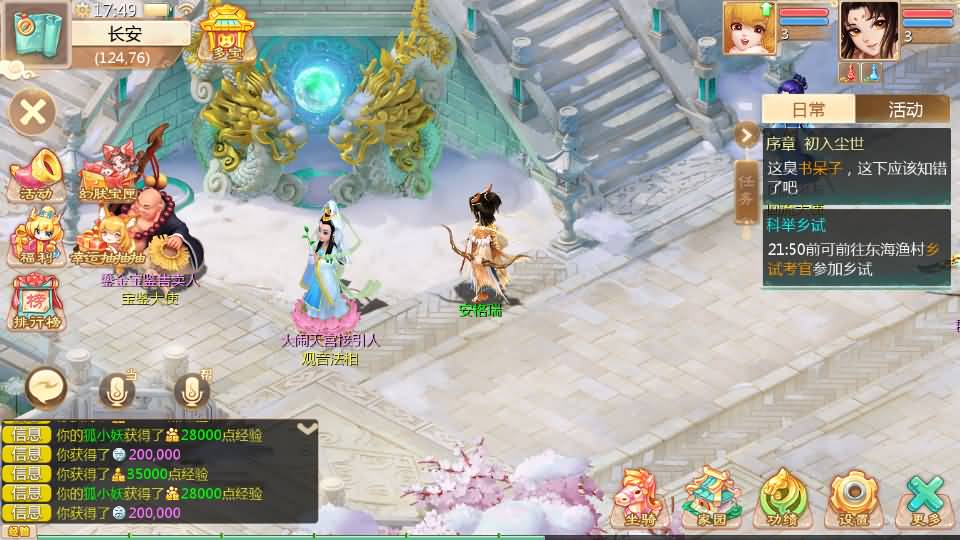Close the left side menu with X

[32, 112]
